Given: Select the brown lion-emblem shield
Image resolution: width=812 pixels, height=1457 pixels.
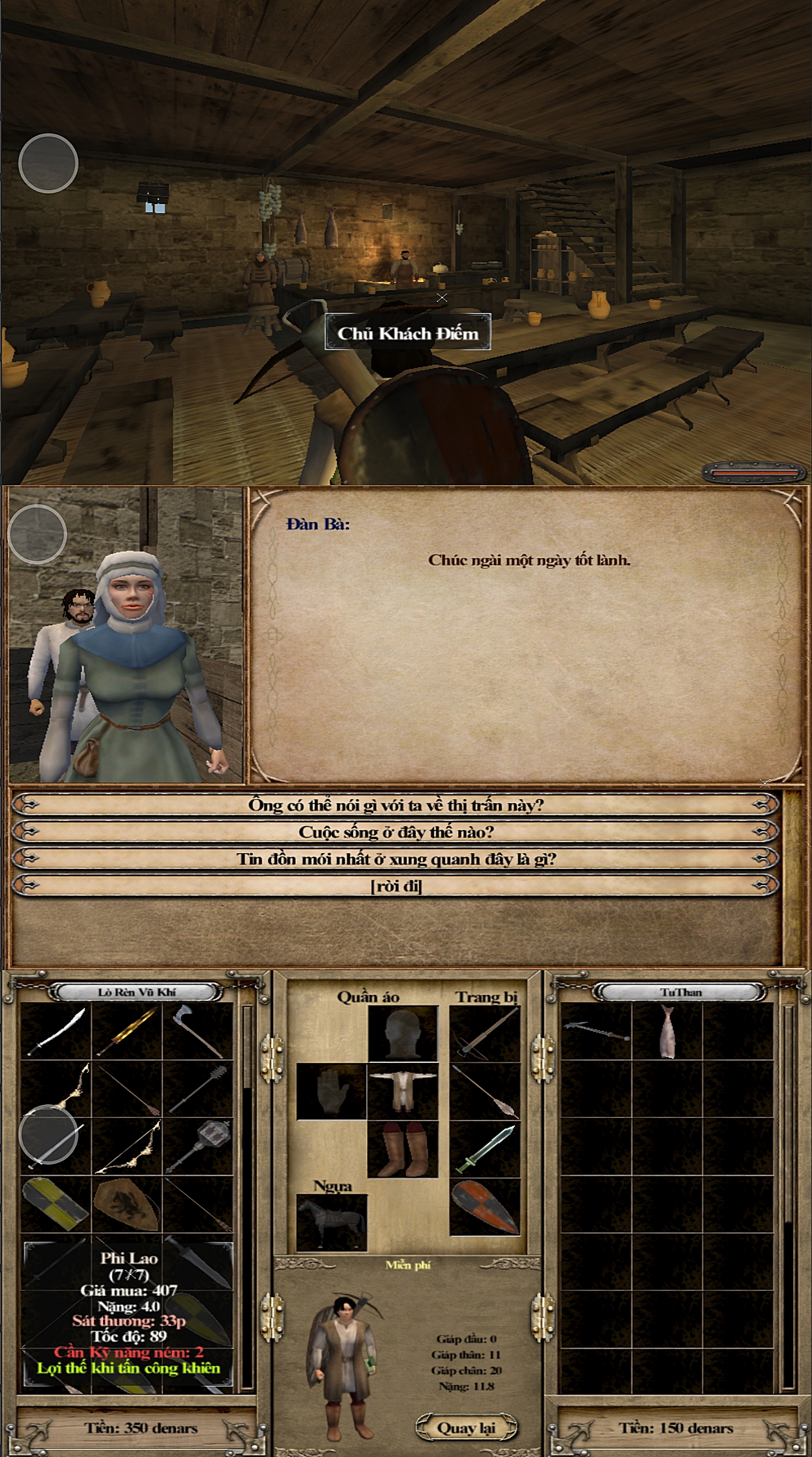Looking at the screenshot, I should pyautogui.click(x=127, y=1204).
